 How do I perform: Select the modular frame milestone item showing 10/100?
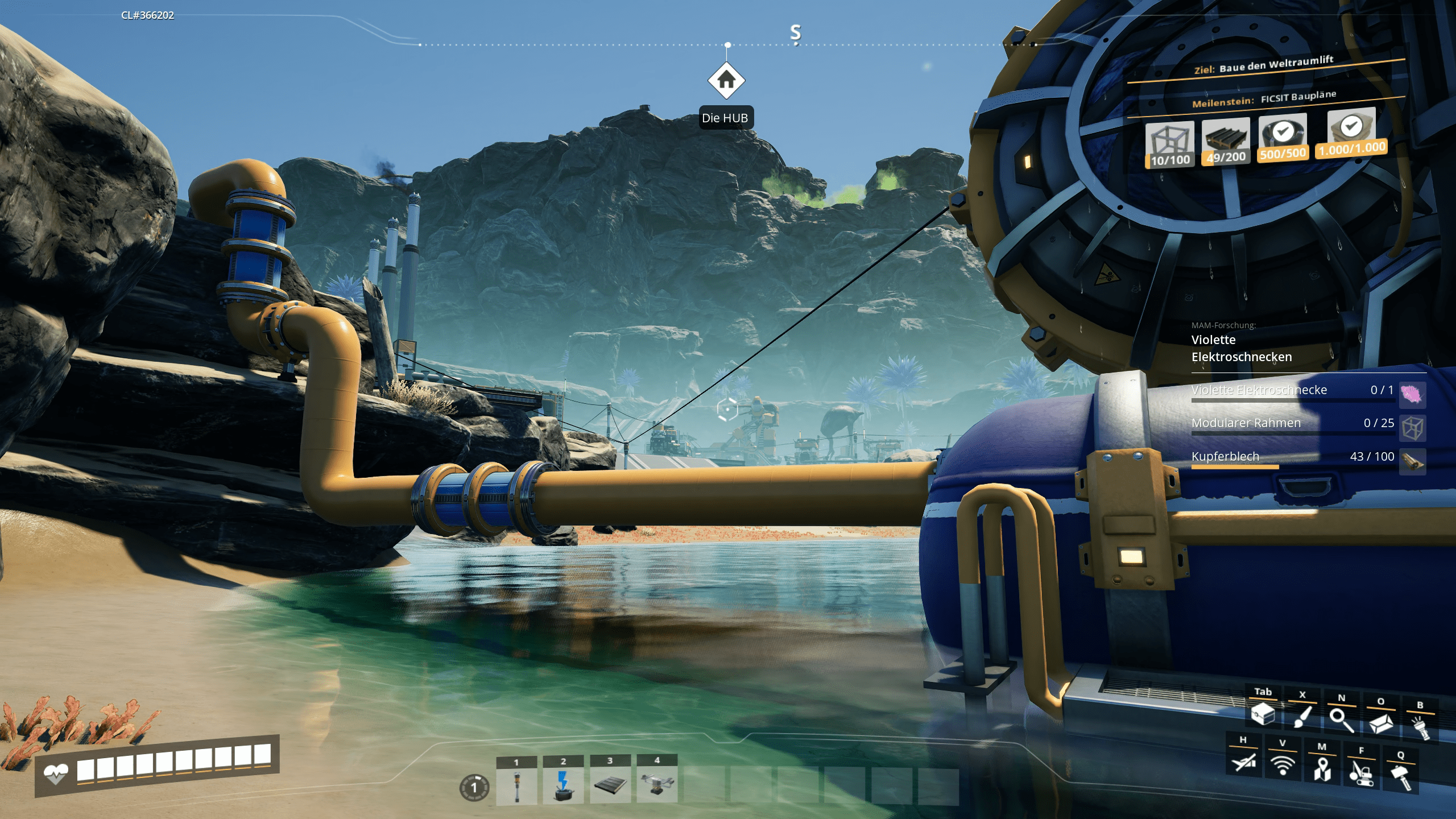click(x=1169, y=145)
